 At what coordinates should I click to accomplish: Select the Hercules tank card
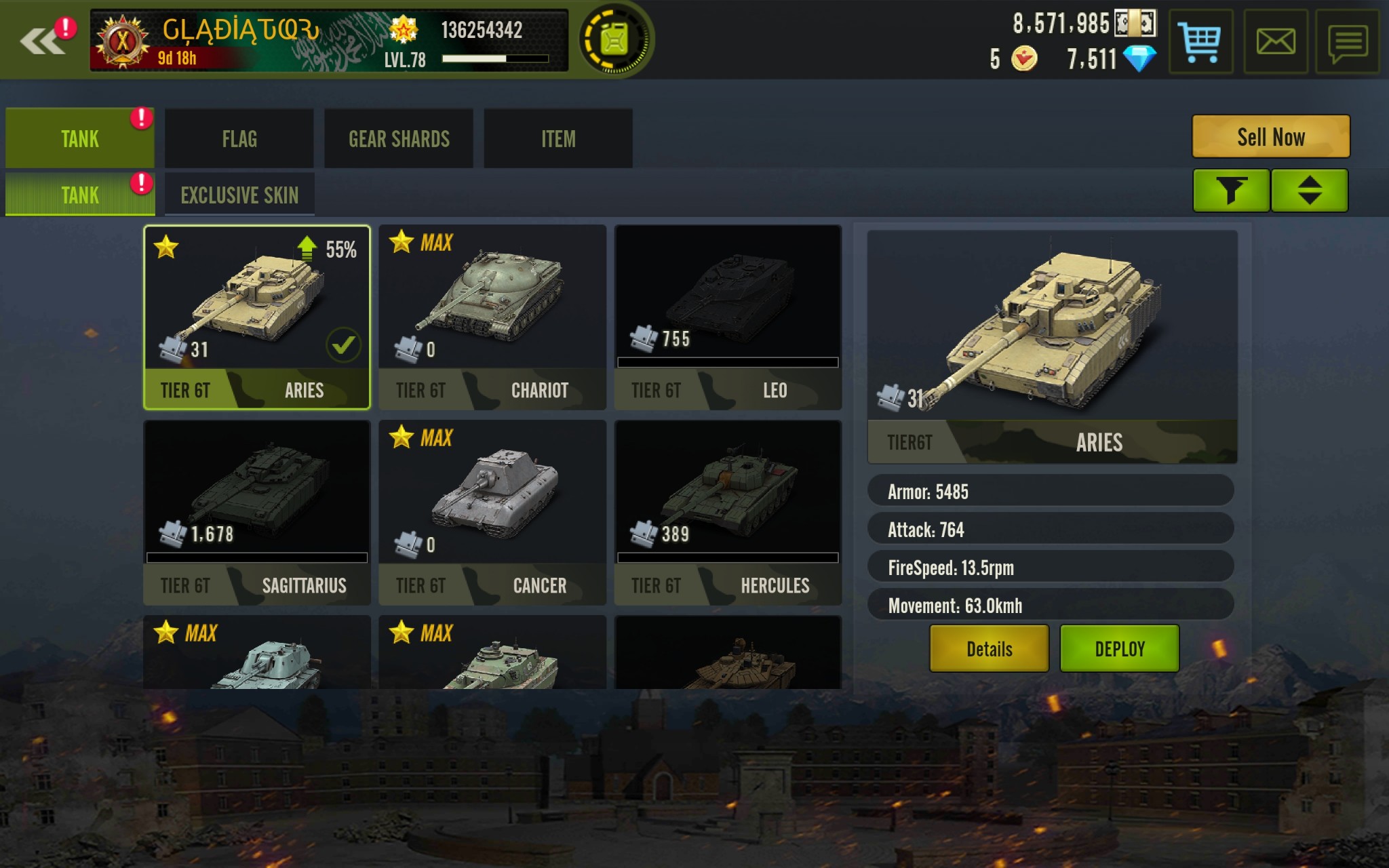click(728, 513)
